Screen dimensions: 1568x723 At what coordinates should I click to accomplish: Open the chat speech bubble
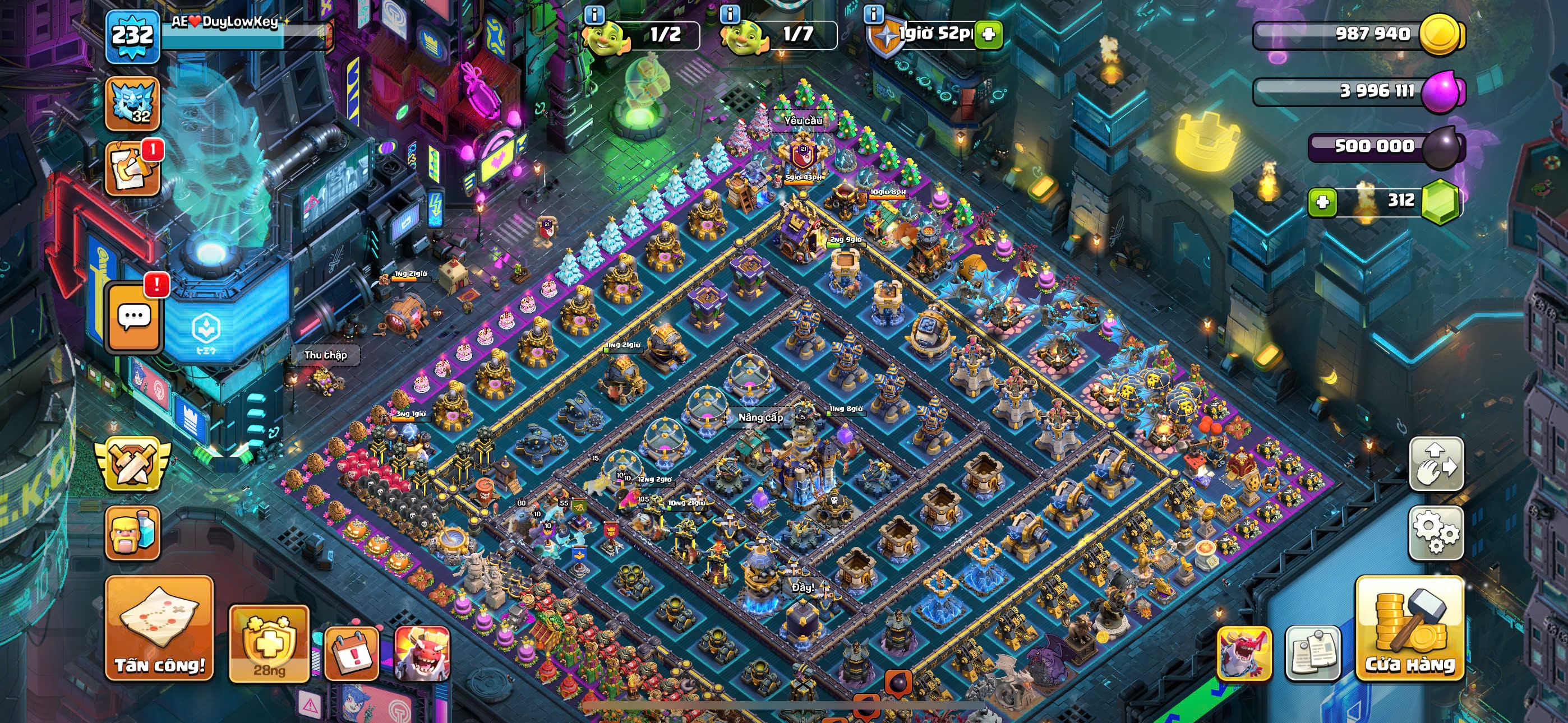tap(134, 318)
